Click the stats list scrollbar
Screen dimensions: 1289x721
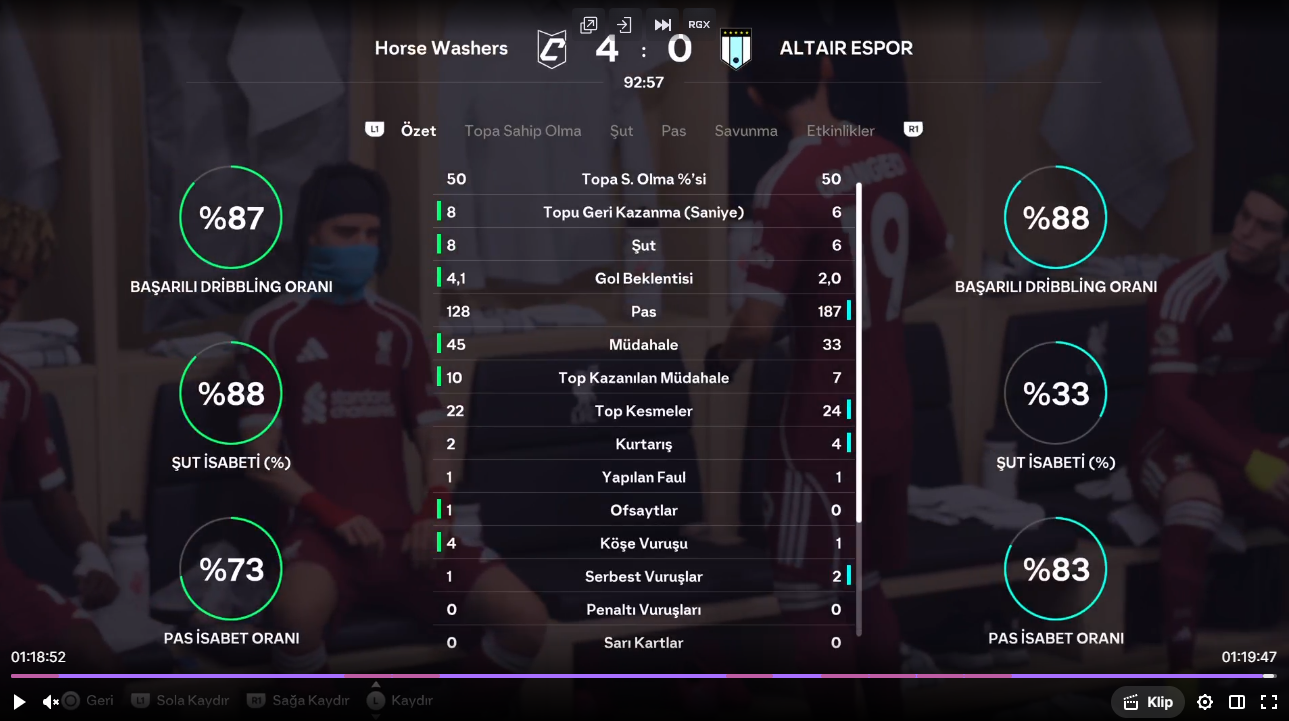[859, 350]
